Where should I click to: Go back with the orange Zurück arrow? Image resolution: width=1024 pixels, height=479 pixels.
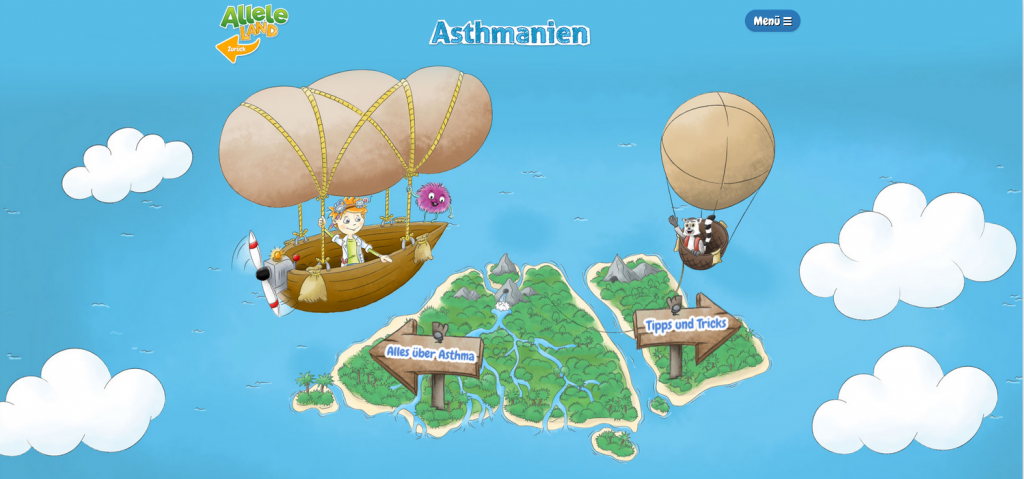pyautogui.click(x=235, y=48)
